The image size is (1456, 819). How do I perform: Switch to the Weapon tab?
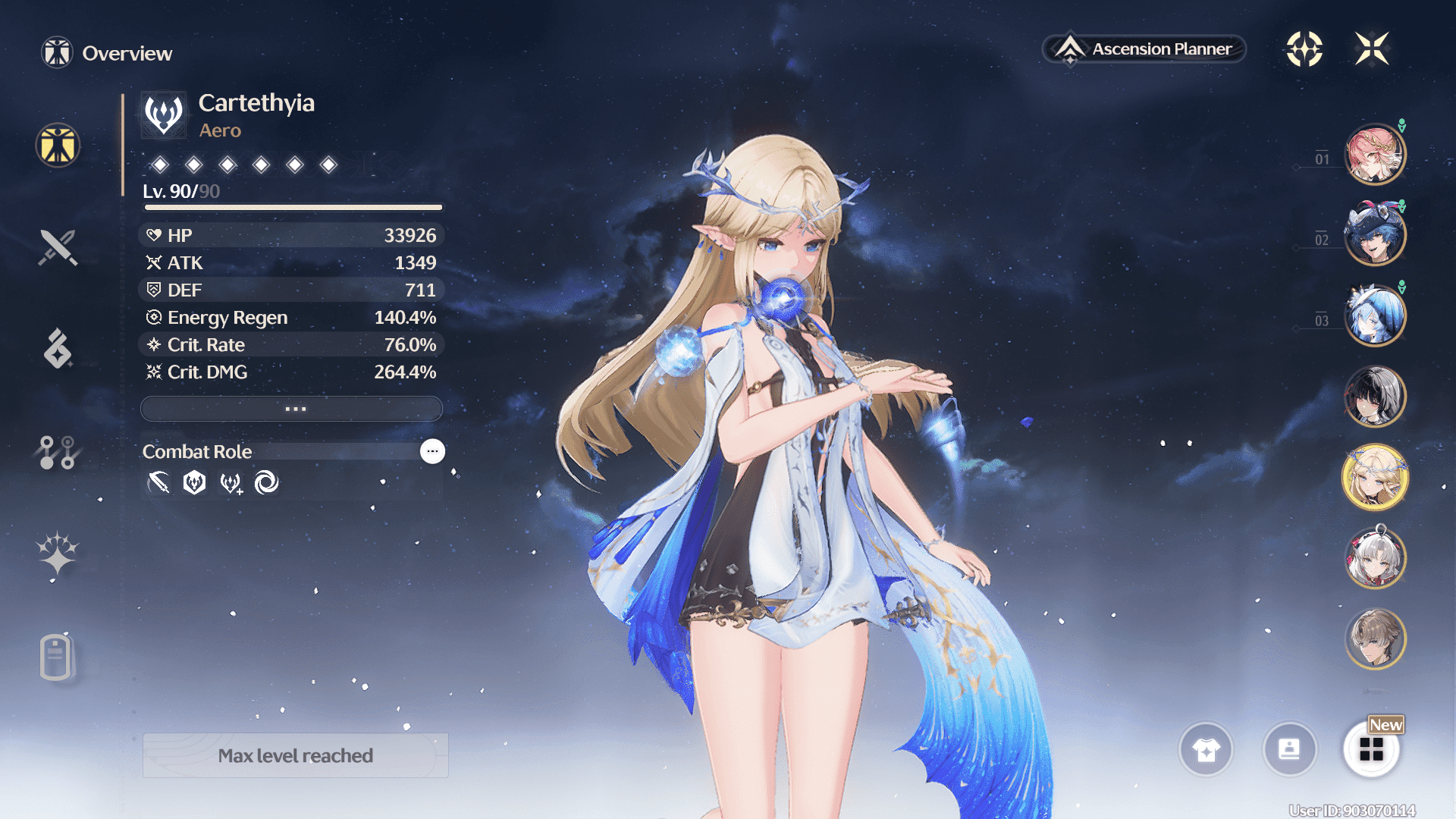click(58, 247)
